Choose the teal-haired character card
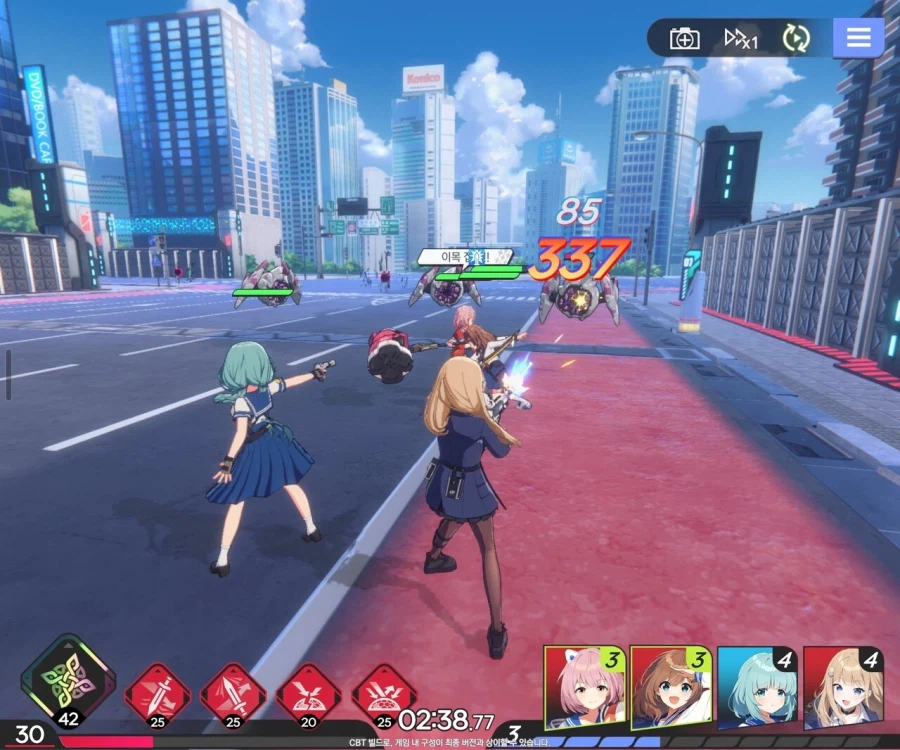The image size is (900, 750). (x=757, y=688)
